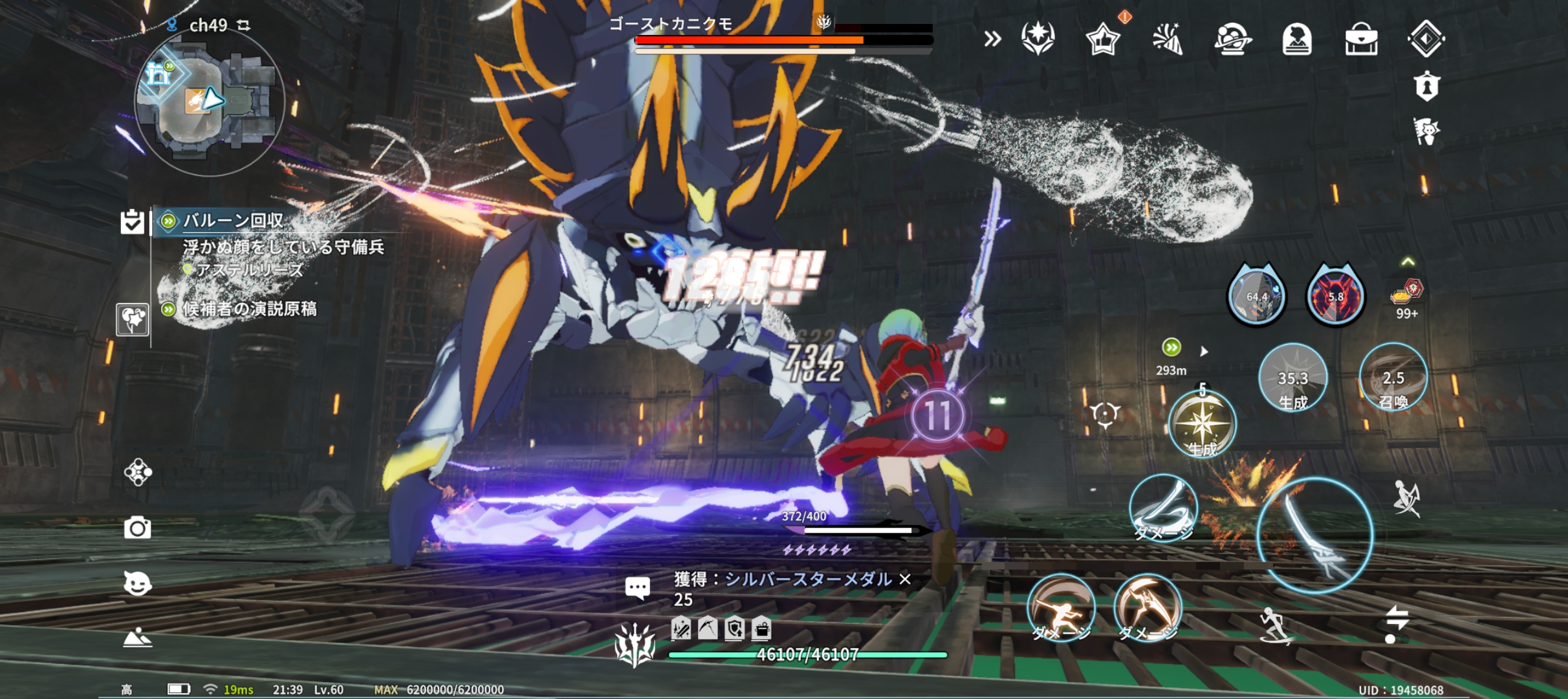Open the diamond-shaped main menu icon
Viewport: 1568px width, 699px height.
1426,39
